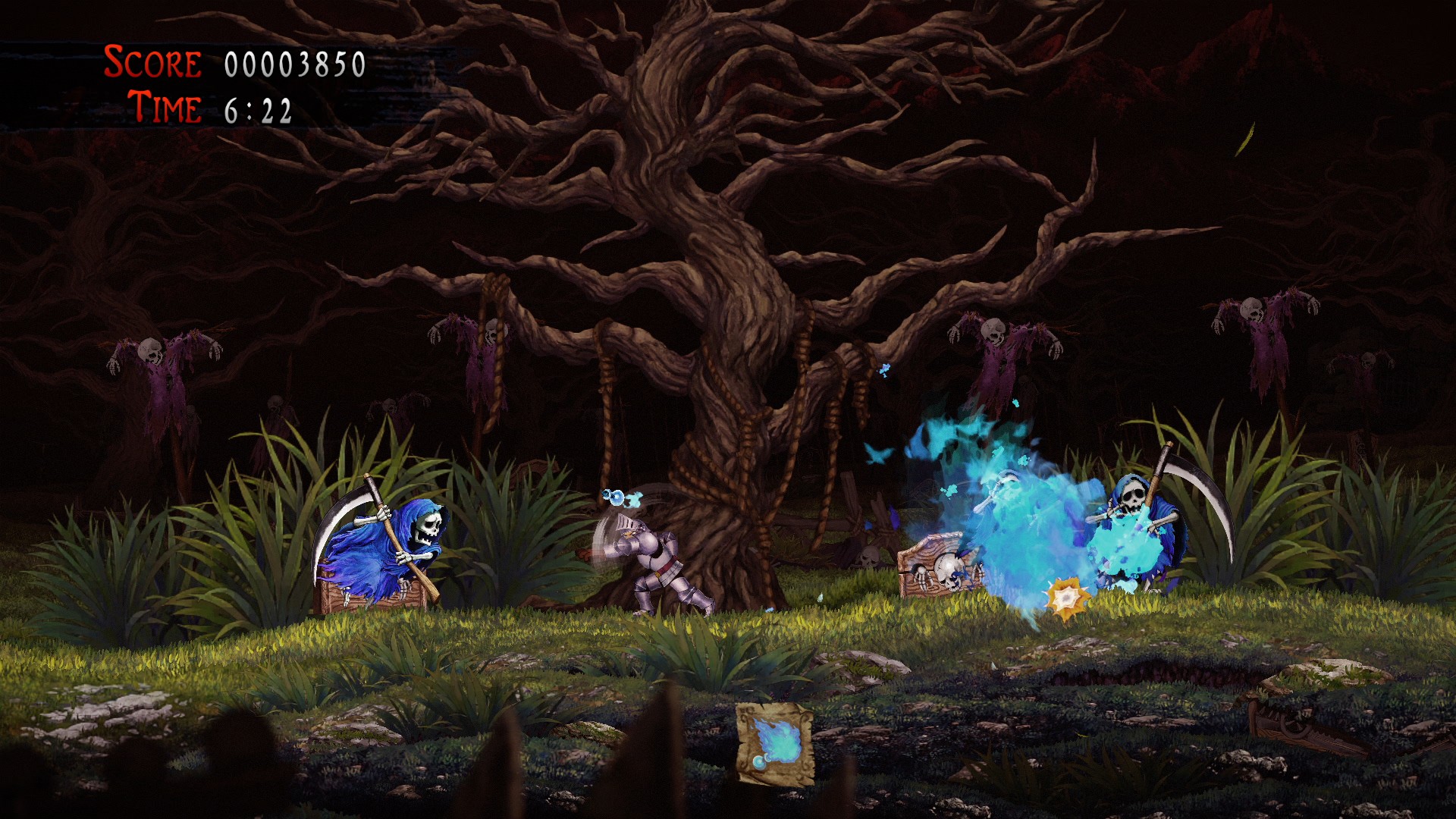
Task: Select the blue flame weapon parchment icon
Action: [x=775, y=743]
